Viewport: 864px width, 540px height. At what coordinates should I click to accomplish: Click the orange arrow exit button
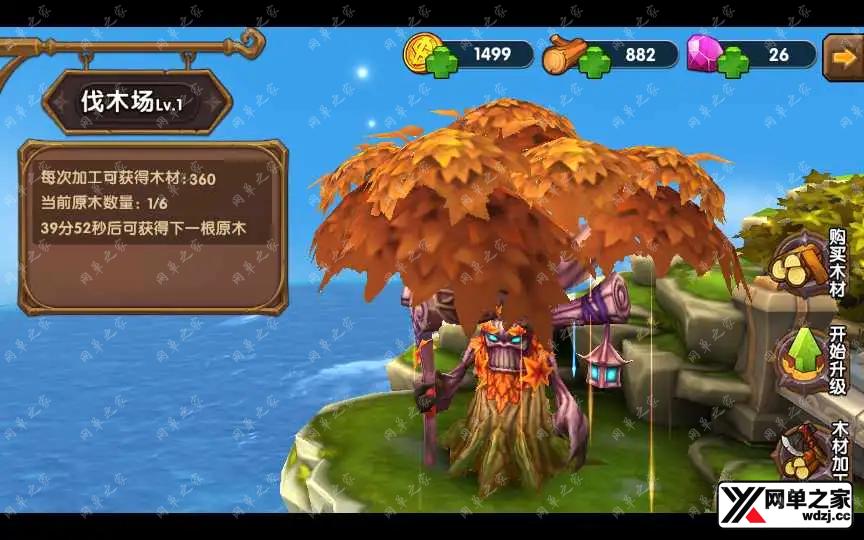pos(842,57)
